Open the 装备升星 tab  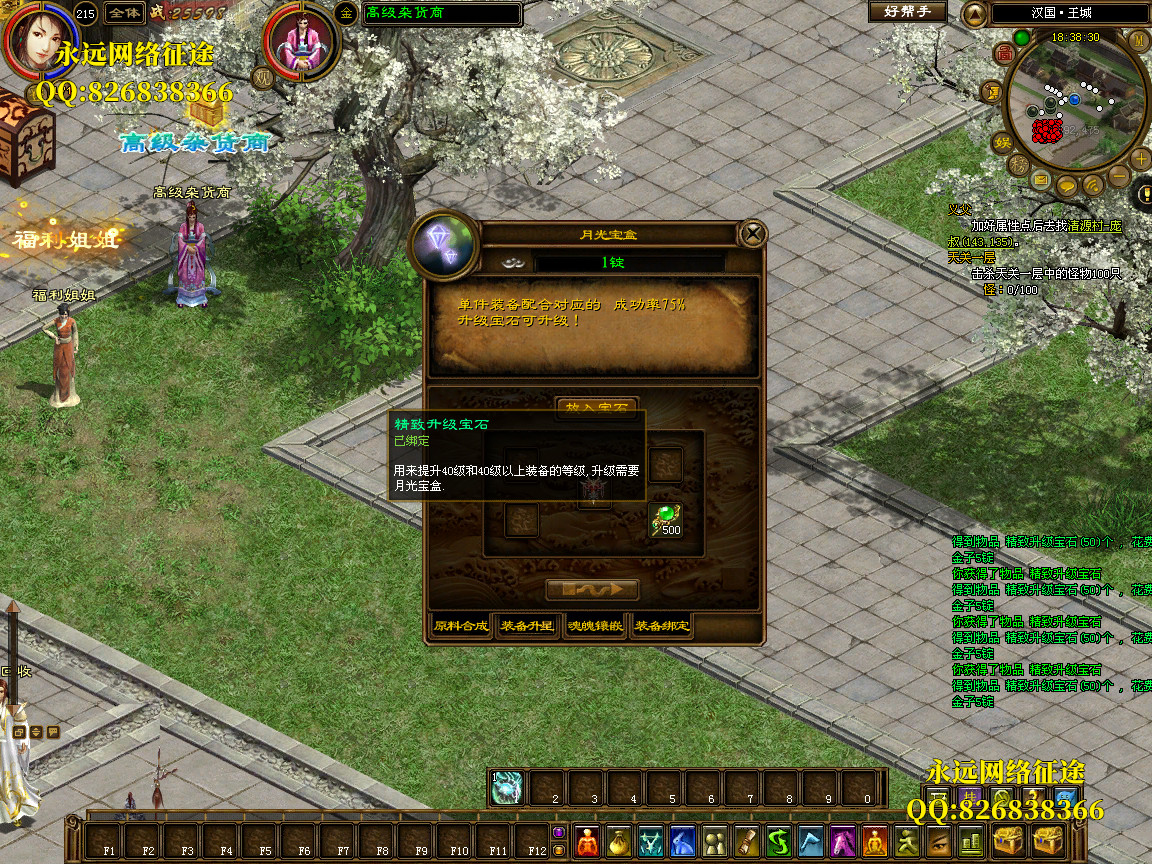[527, 627]
